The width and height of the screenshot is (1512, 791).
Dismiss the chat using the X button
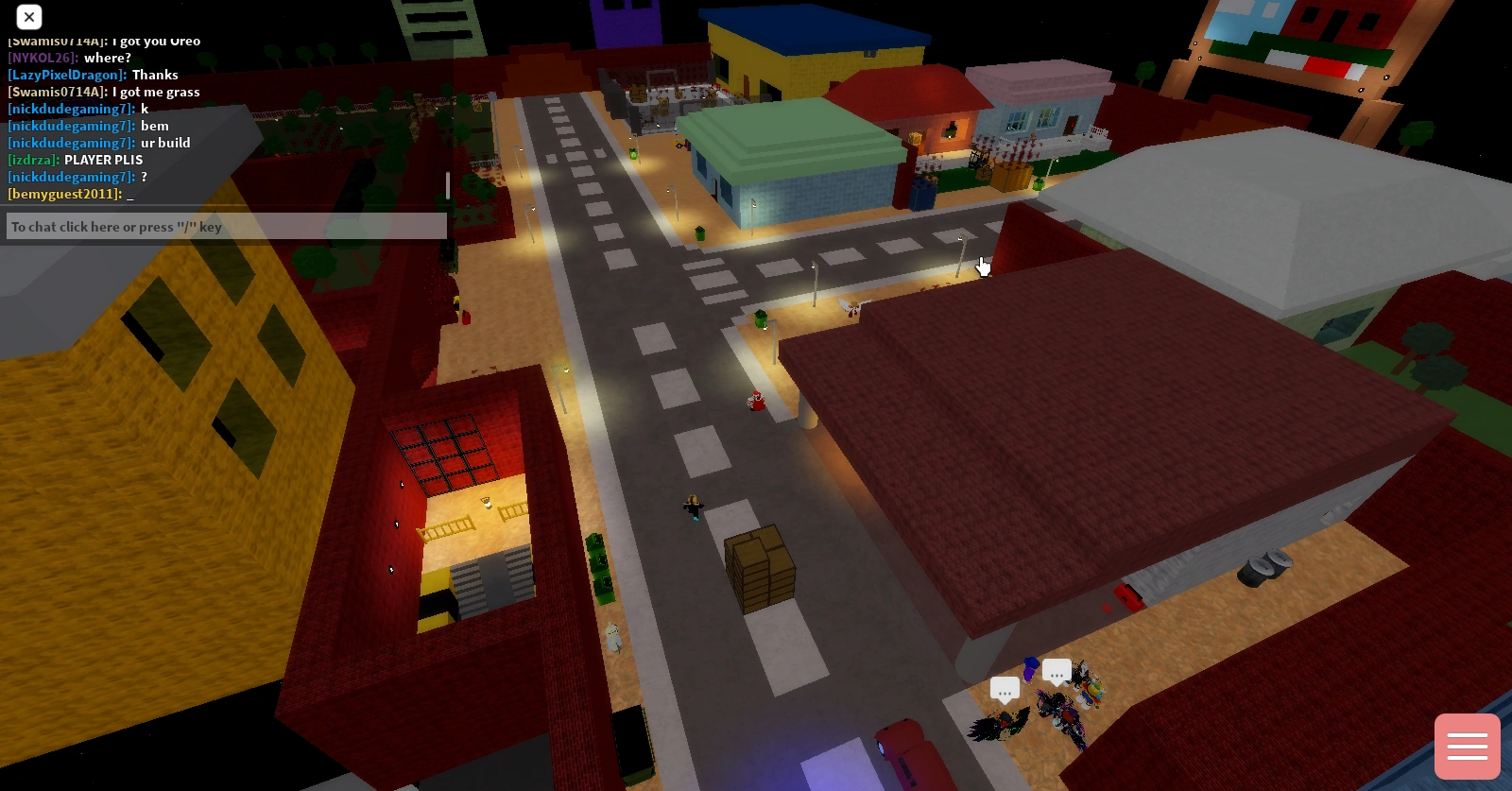(28, 17)
